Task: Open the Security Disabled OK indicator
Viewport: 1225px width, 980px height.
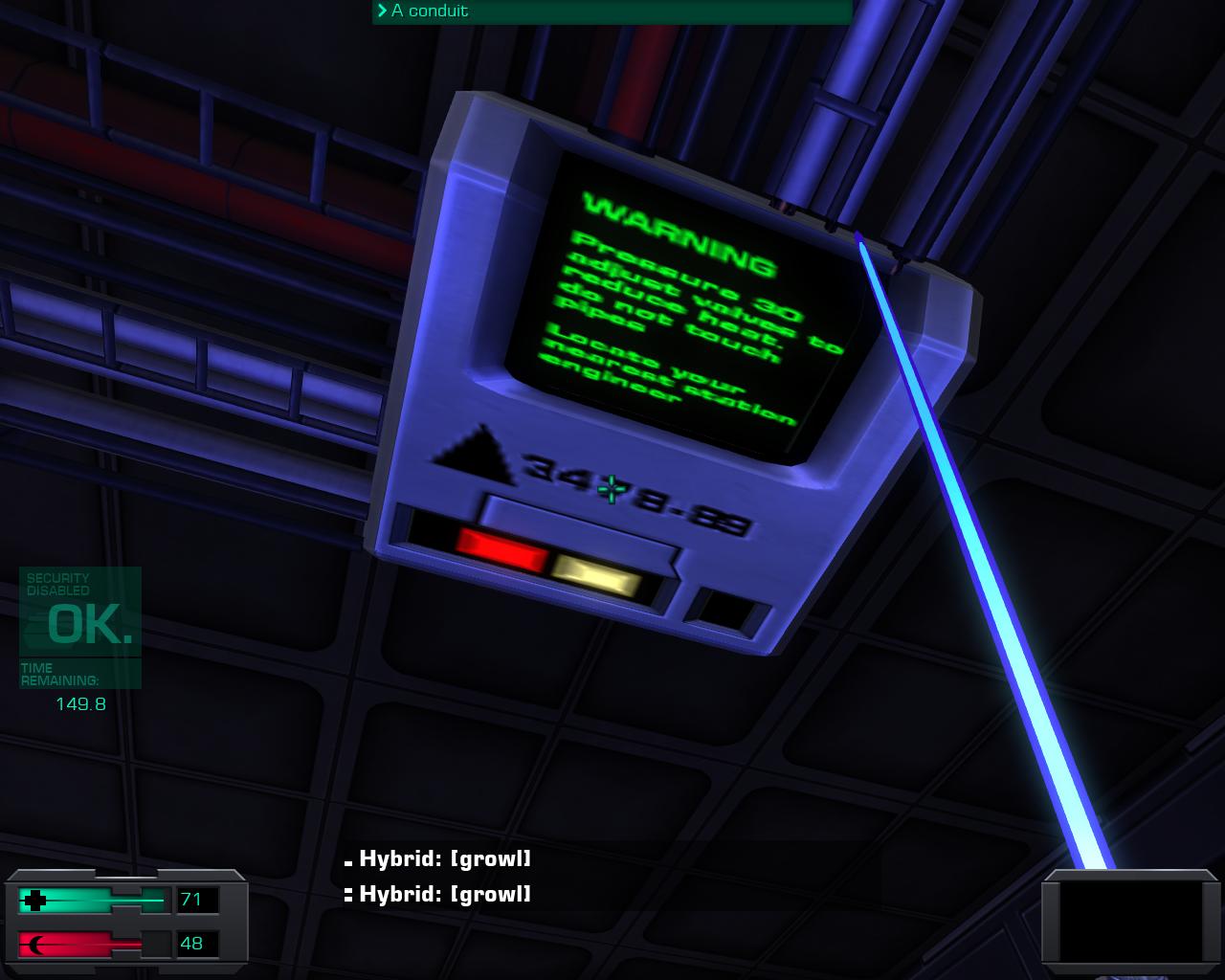Action: tap(80, 629)
